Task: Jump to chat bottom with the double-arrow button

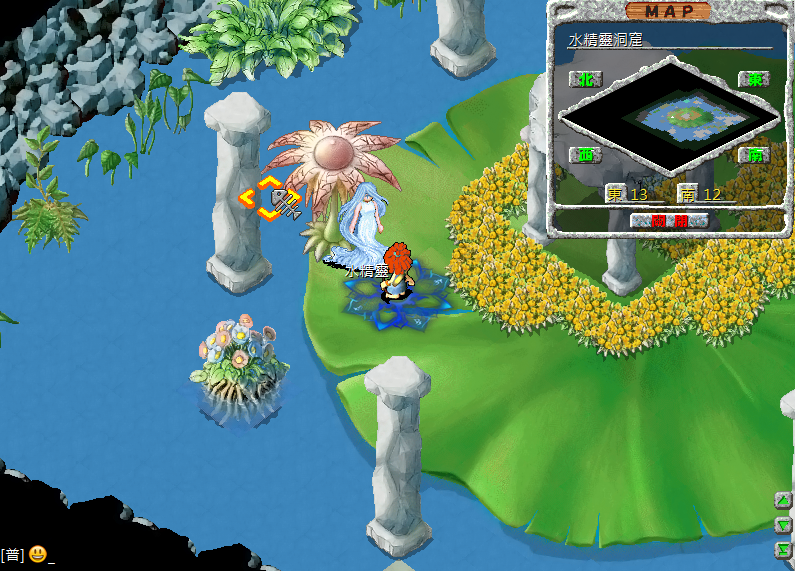Action: [x=784, y=550]
